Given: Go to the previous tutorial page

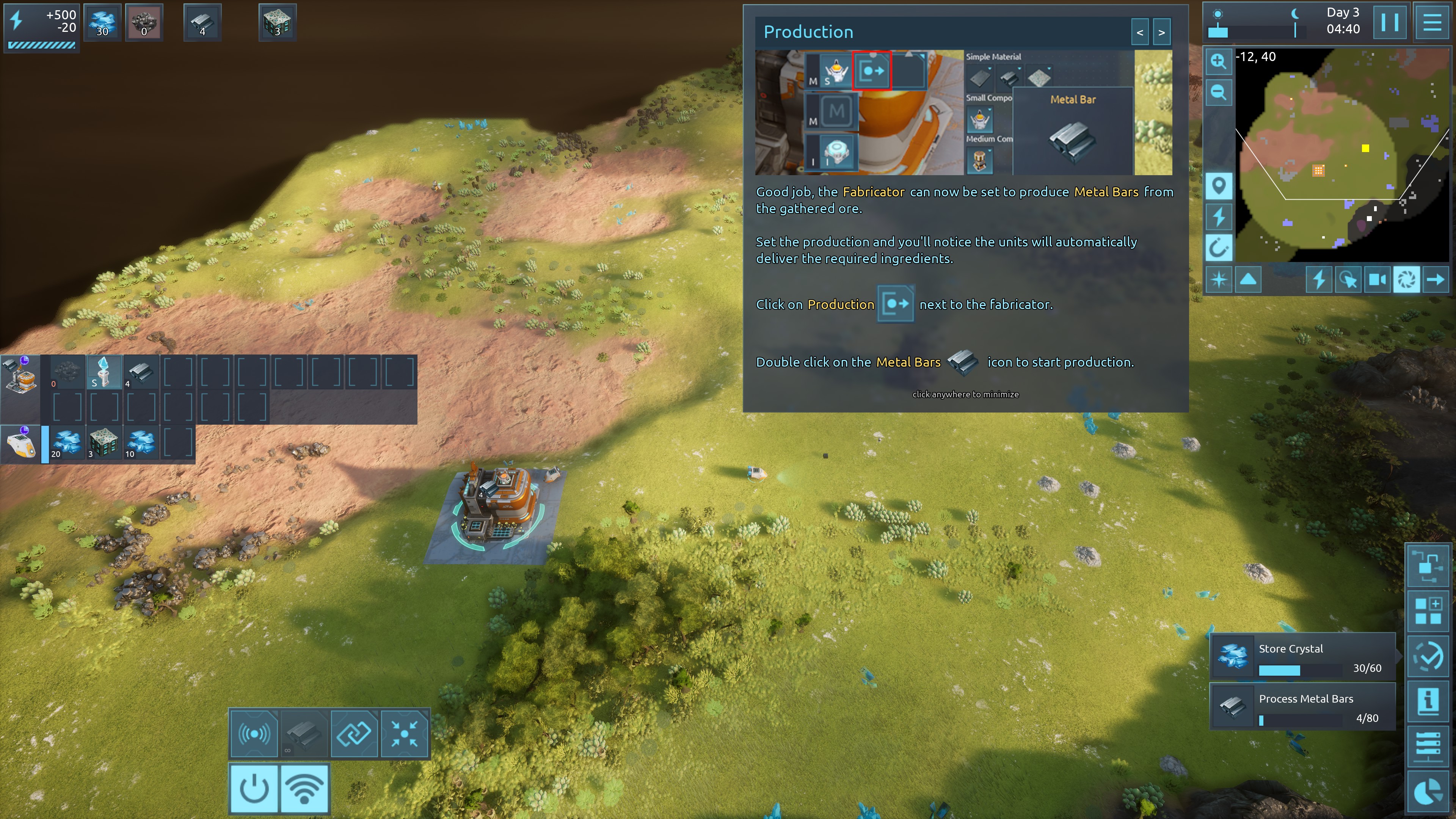Looking at the screenshot, I should pyautogui.click(x=1139, y=32).
